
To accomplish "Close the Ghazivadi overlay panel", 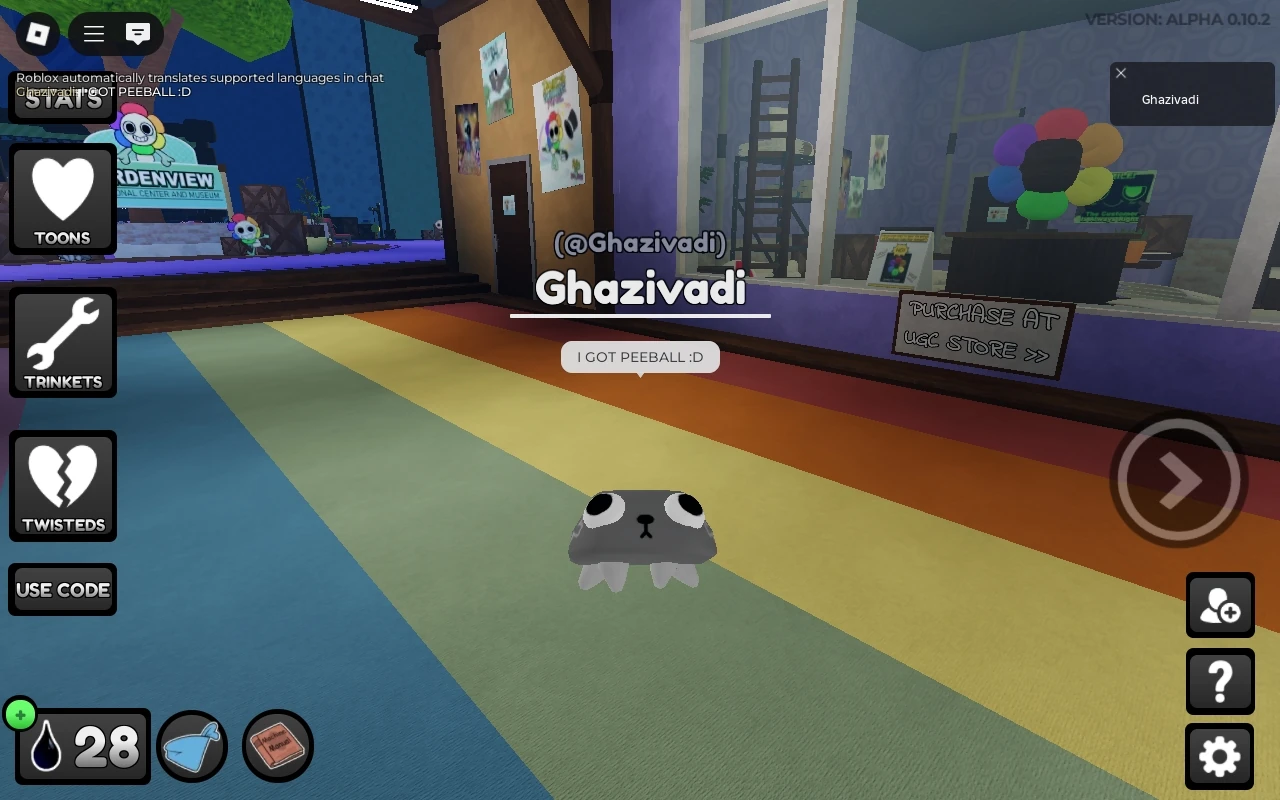I will pyautogui.click(x=1120, y=73).
